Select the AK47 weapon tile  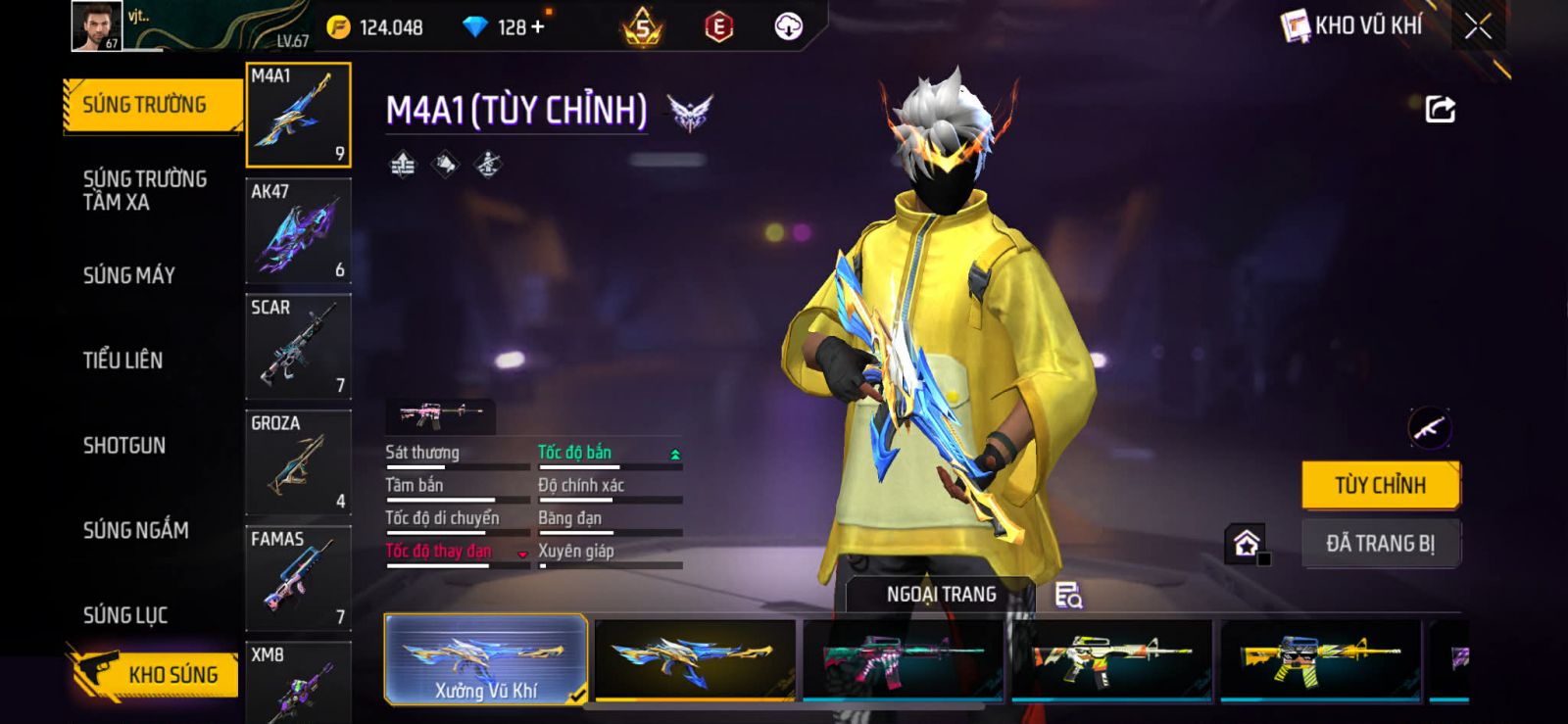(x=298, y=231)
